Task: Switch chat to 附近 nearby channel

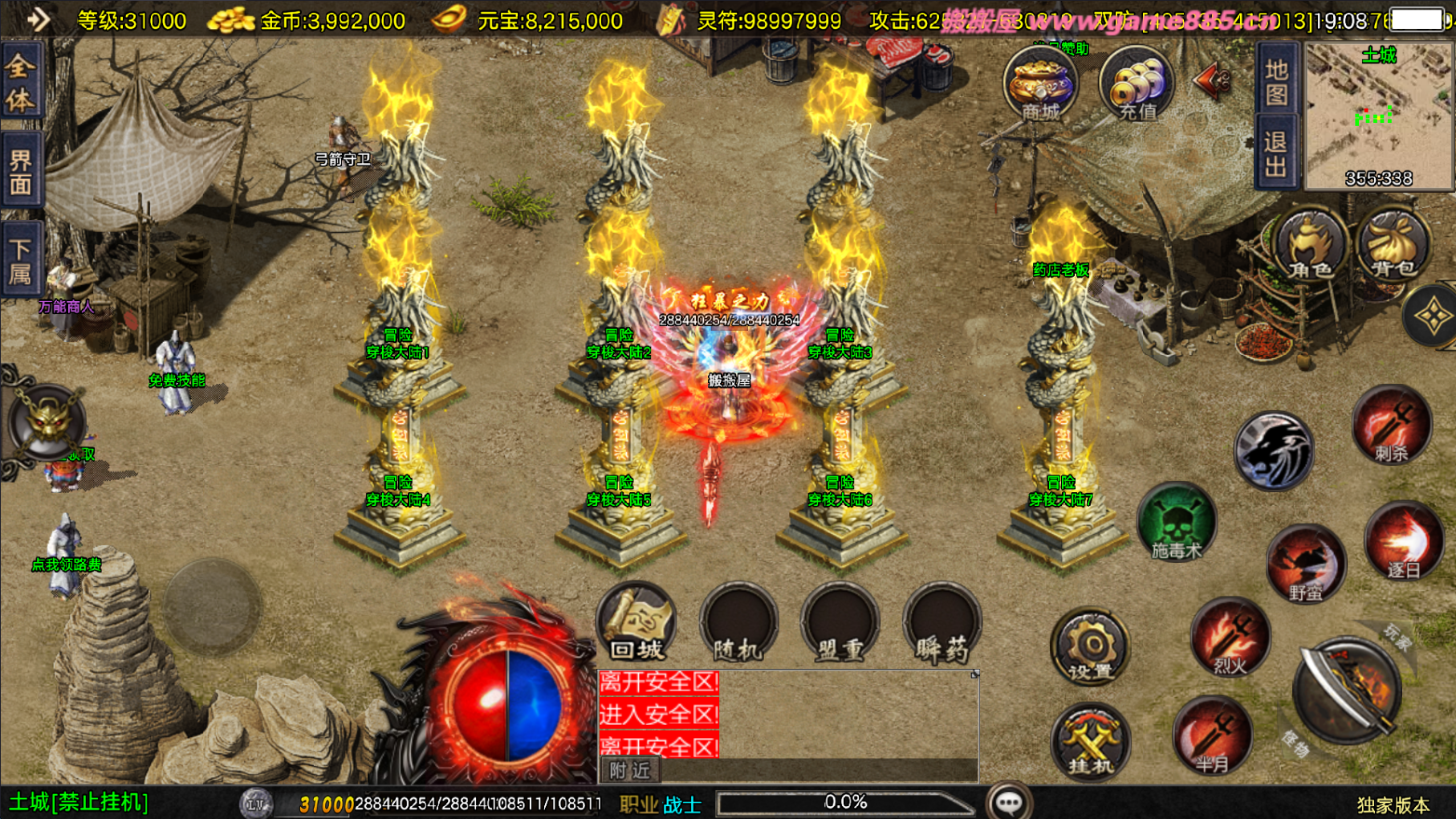Action: [630, 771]
